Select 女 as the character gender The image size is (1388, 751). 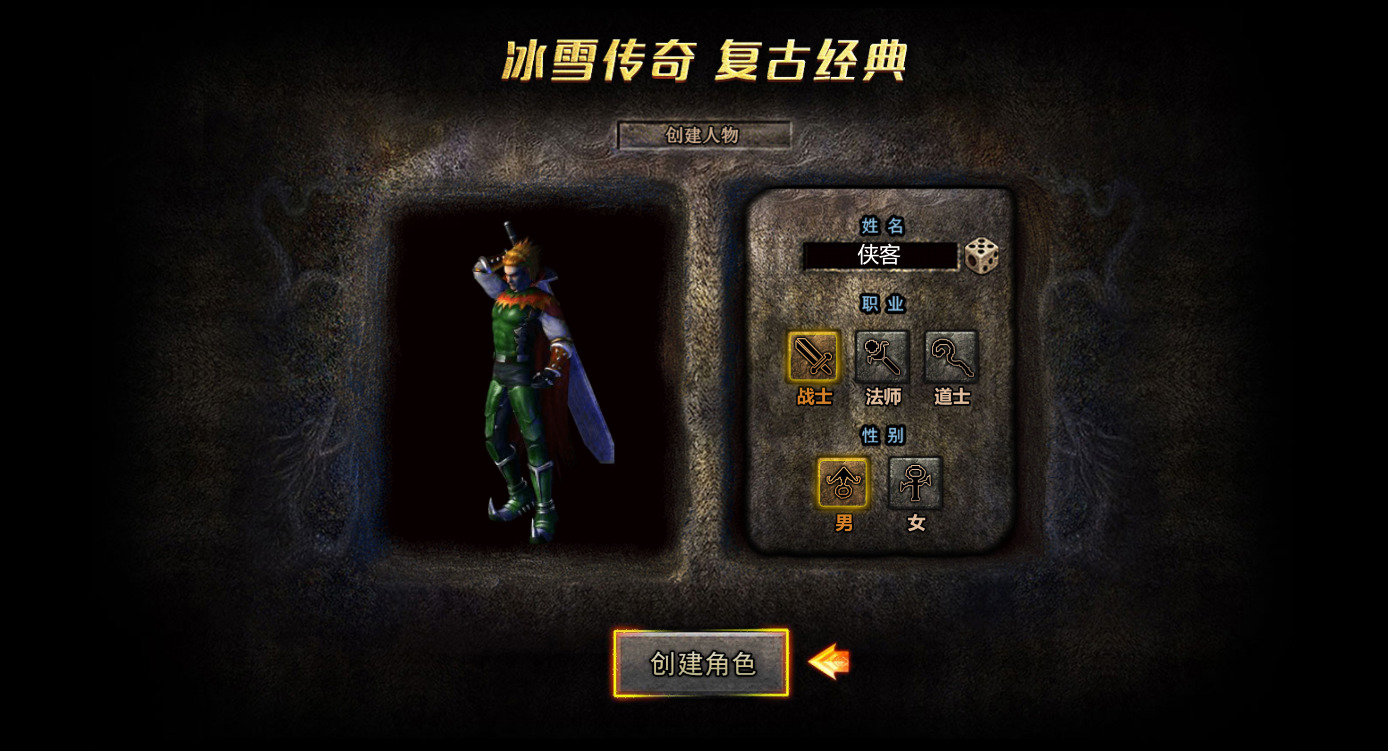(x=913, y=482)
